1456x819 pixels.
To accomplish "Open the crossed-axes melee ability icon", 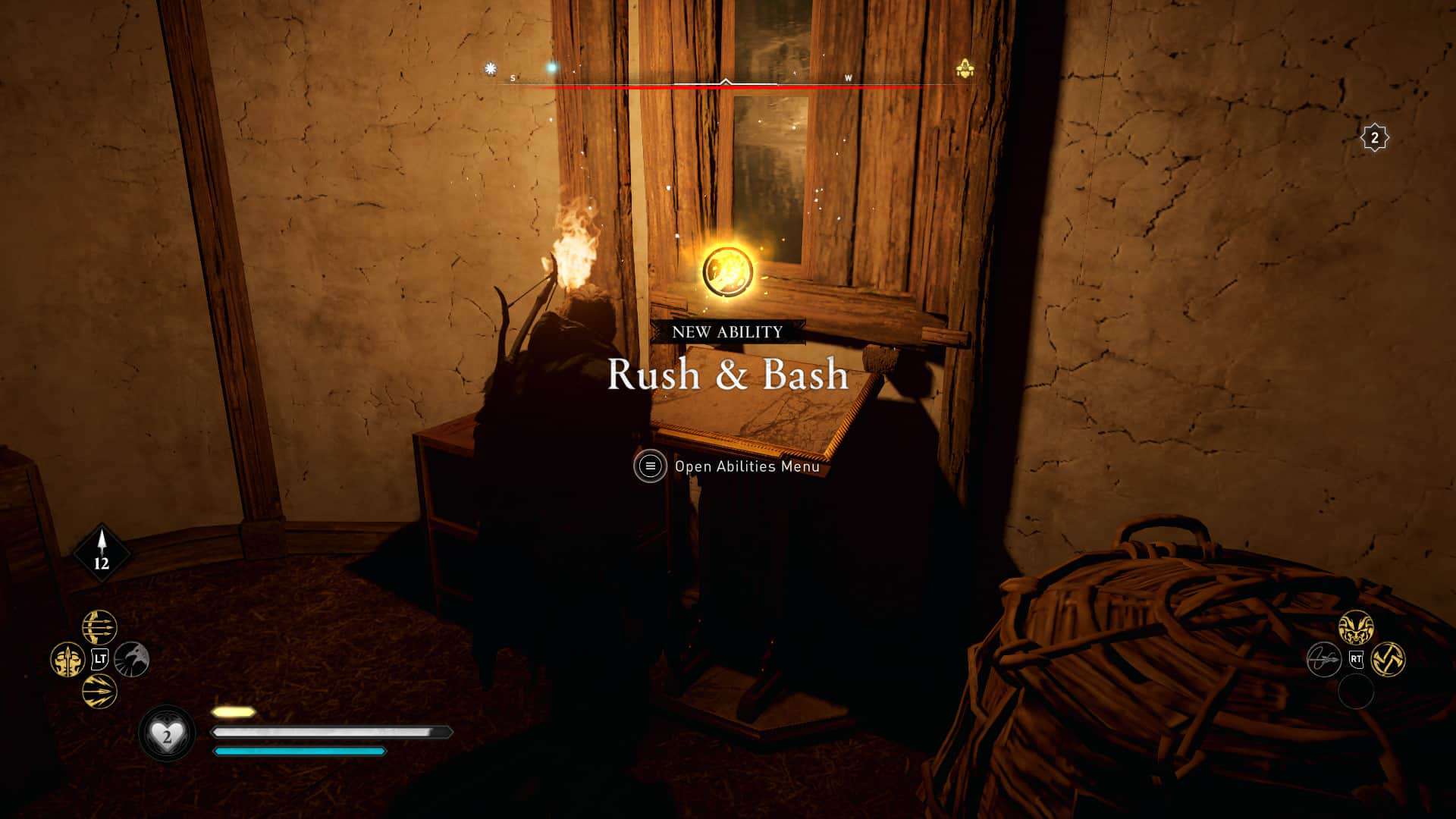I will 1389,660.
